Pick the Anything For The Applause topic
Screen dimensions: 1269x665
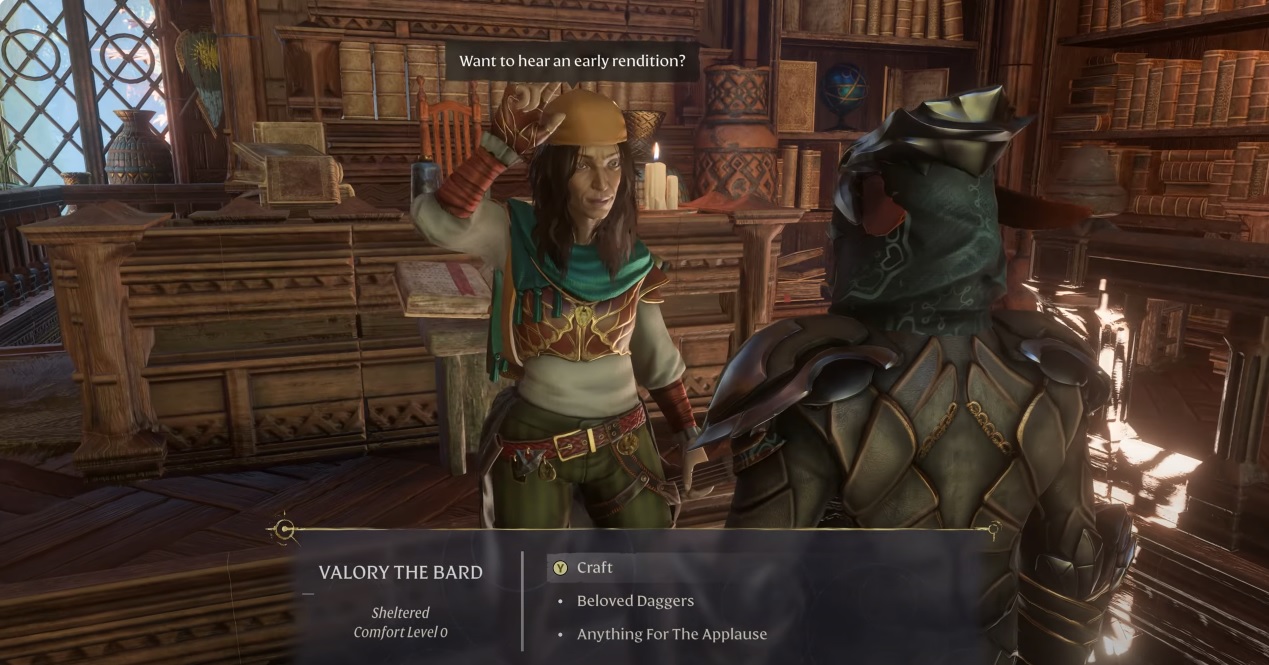pos(671,634)
